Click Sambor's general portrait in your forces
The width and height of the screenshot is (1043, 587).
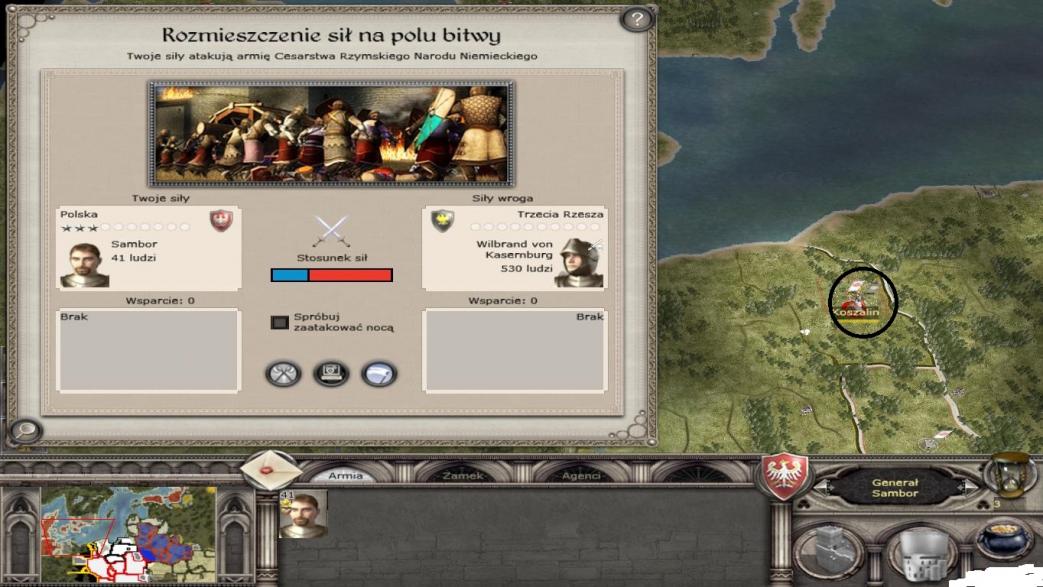(84, 264)
